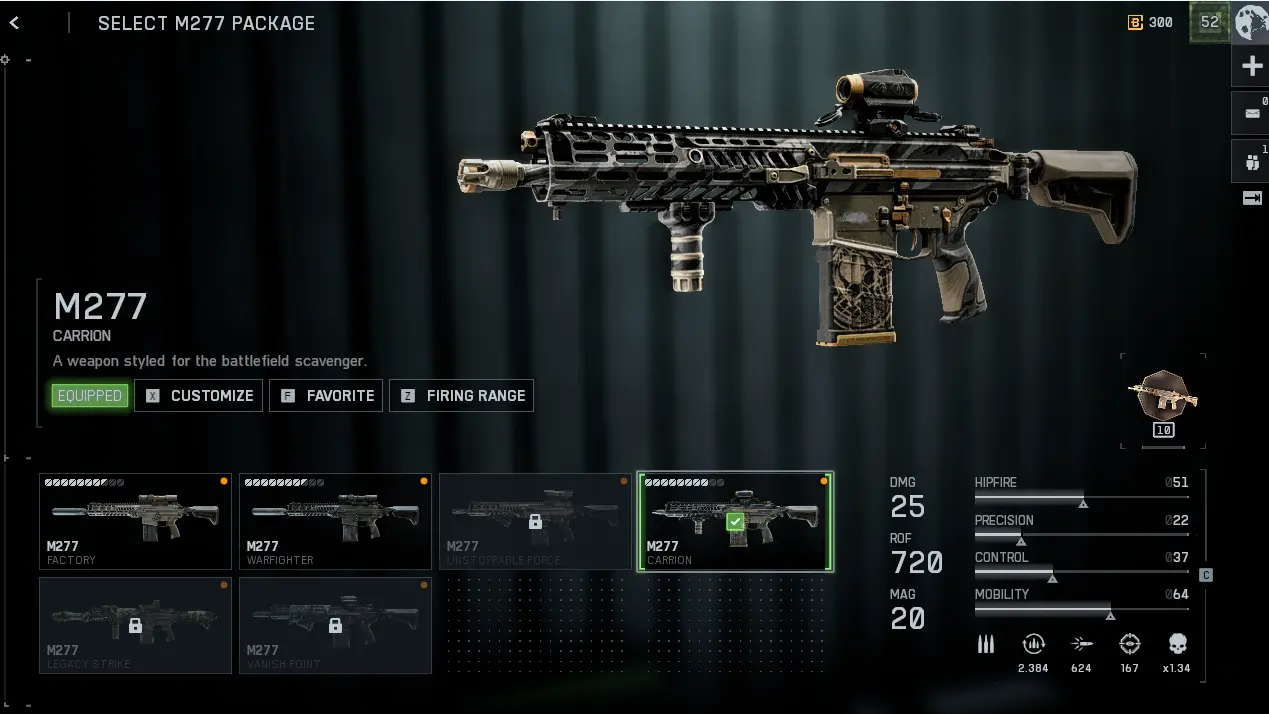1269x714 pixels.
Task: Choose the M277 Warfighter package
Action: pos(335,521)
